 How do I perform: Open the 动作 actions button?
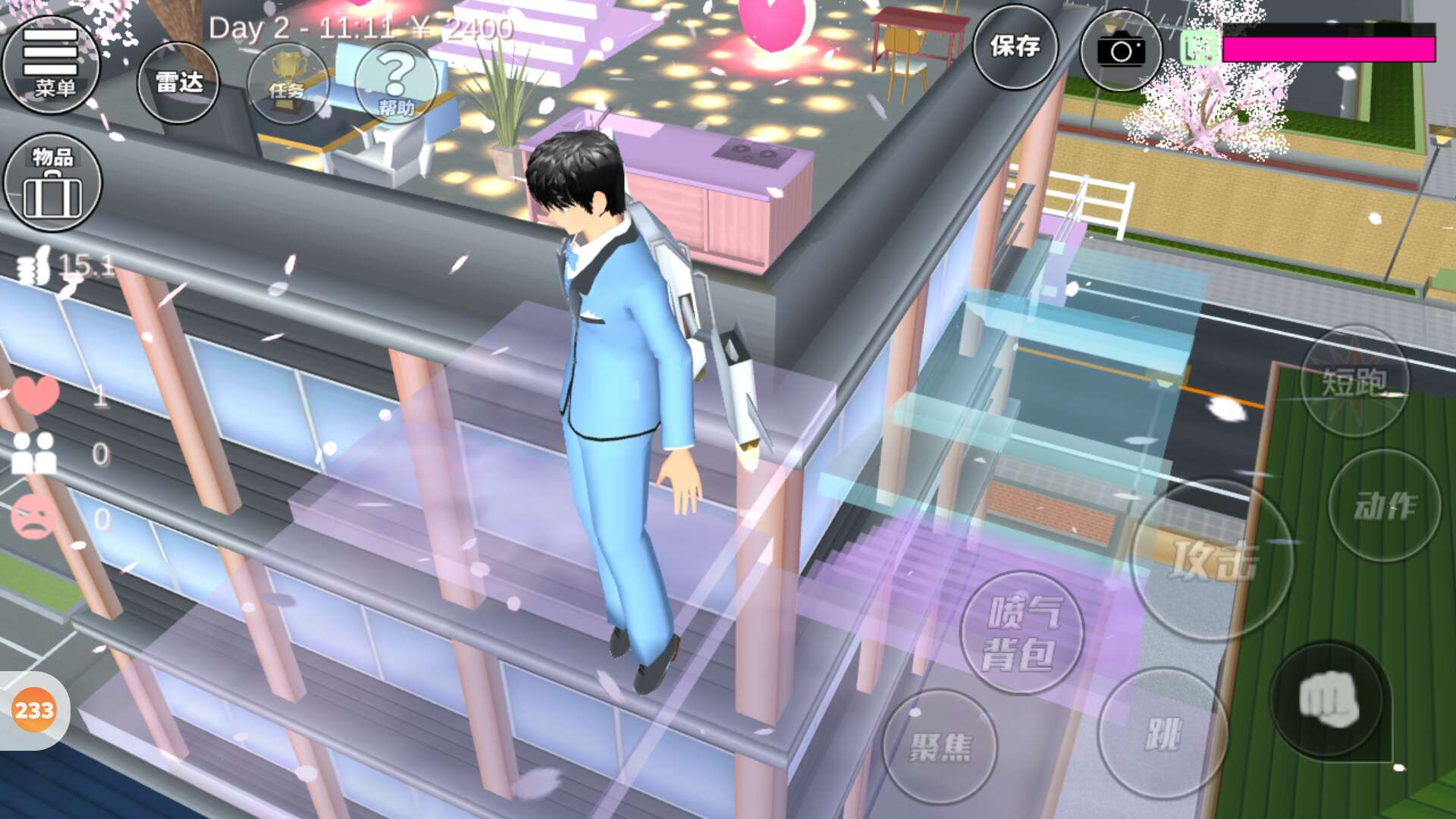point(1385,506)
